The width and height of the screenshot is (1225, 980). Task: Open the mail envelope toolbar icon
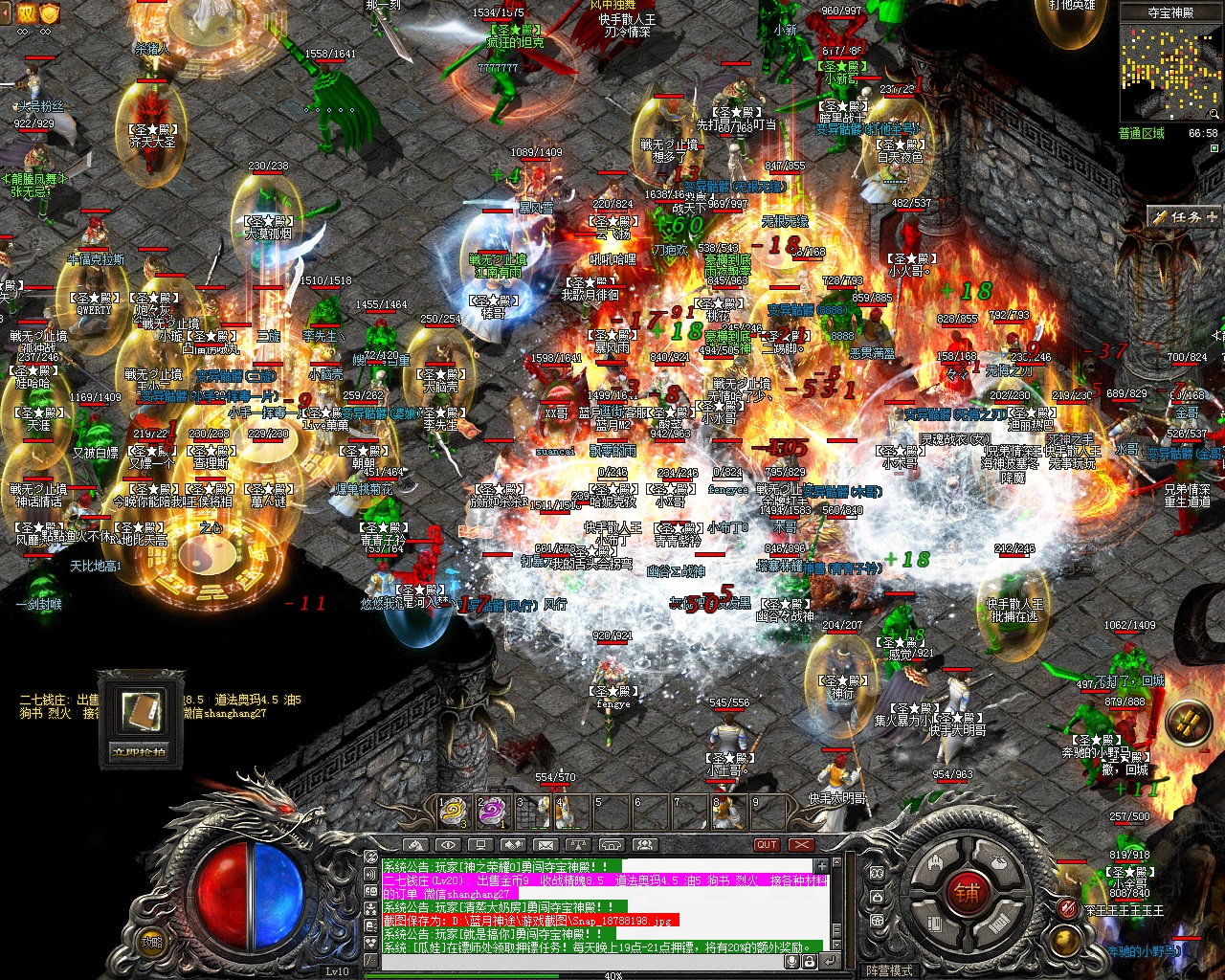point(546,845)
